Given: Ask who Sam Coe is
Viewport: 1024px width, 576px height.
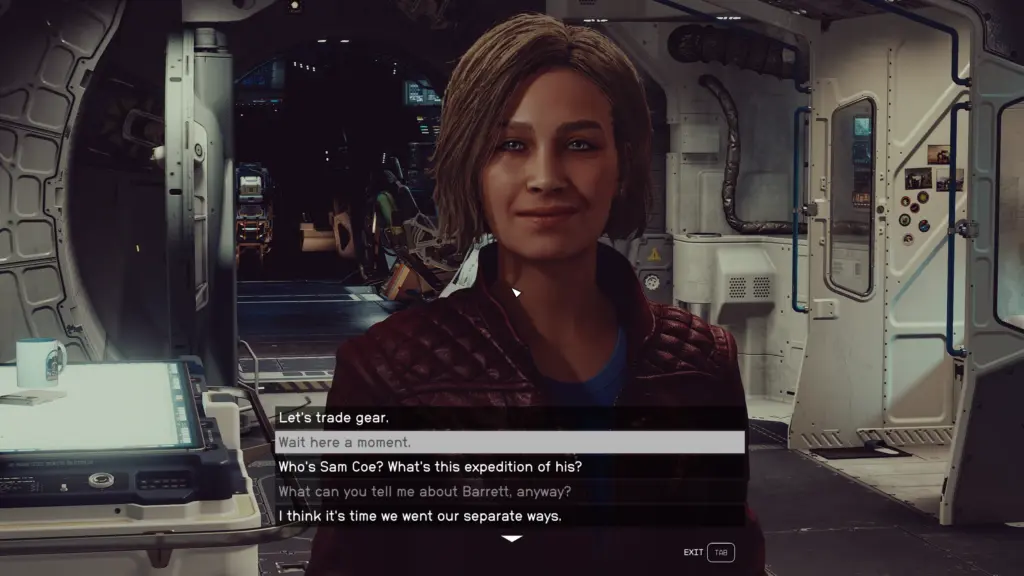Looking at the screenshot, I should pyautogui.click(x=430, y=467).
